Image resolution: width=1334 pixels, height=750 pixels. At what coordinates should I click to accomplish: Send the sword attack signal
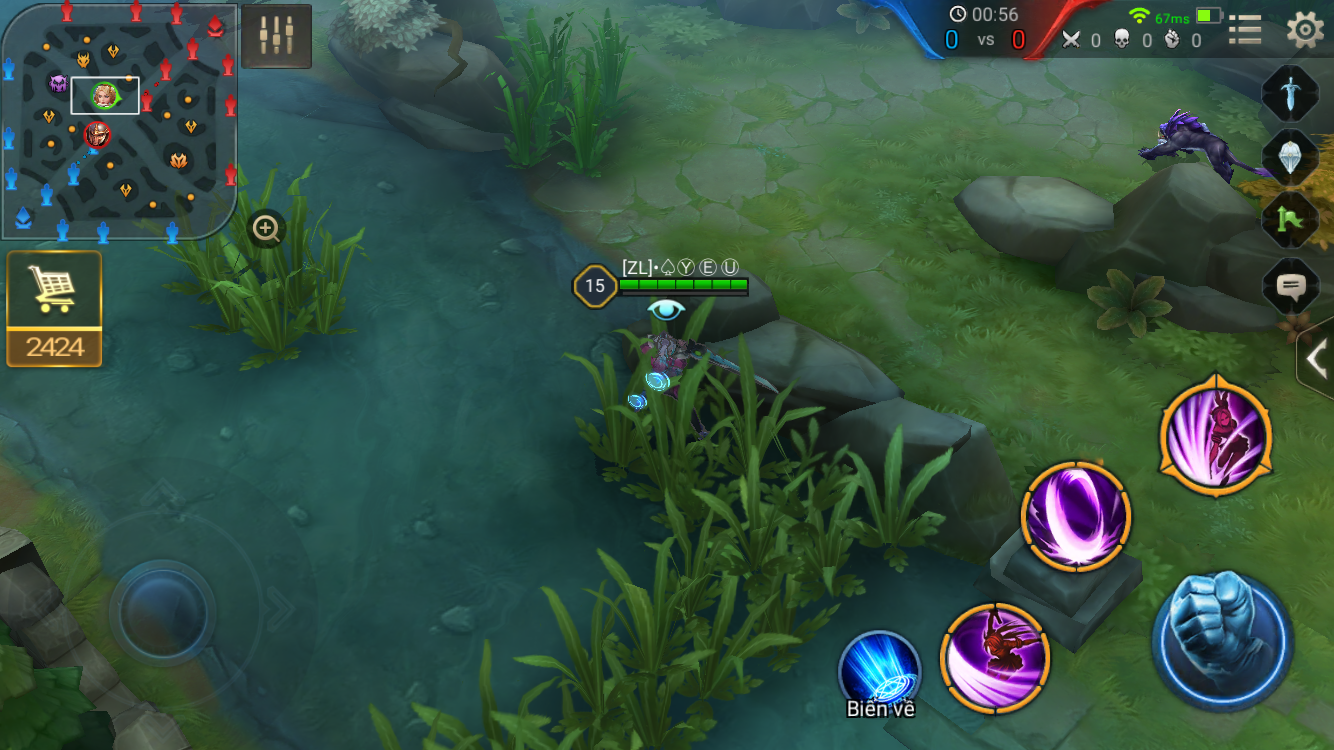point(1290,93)
